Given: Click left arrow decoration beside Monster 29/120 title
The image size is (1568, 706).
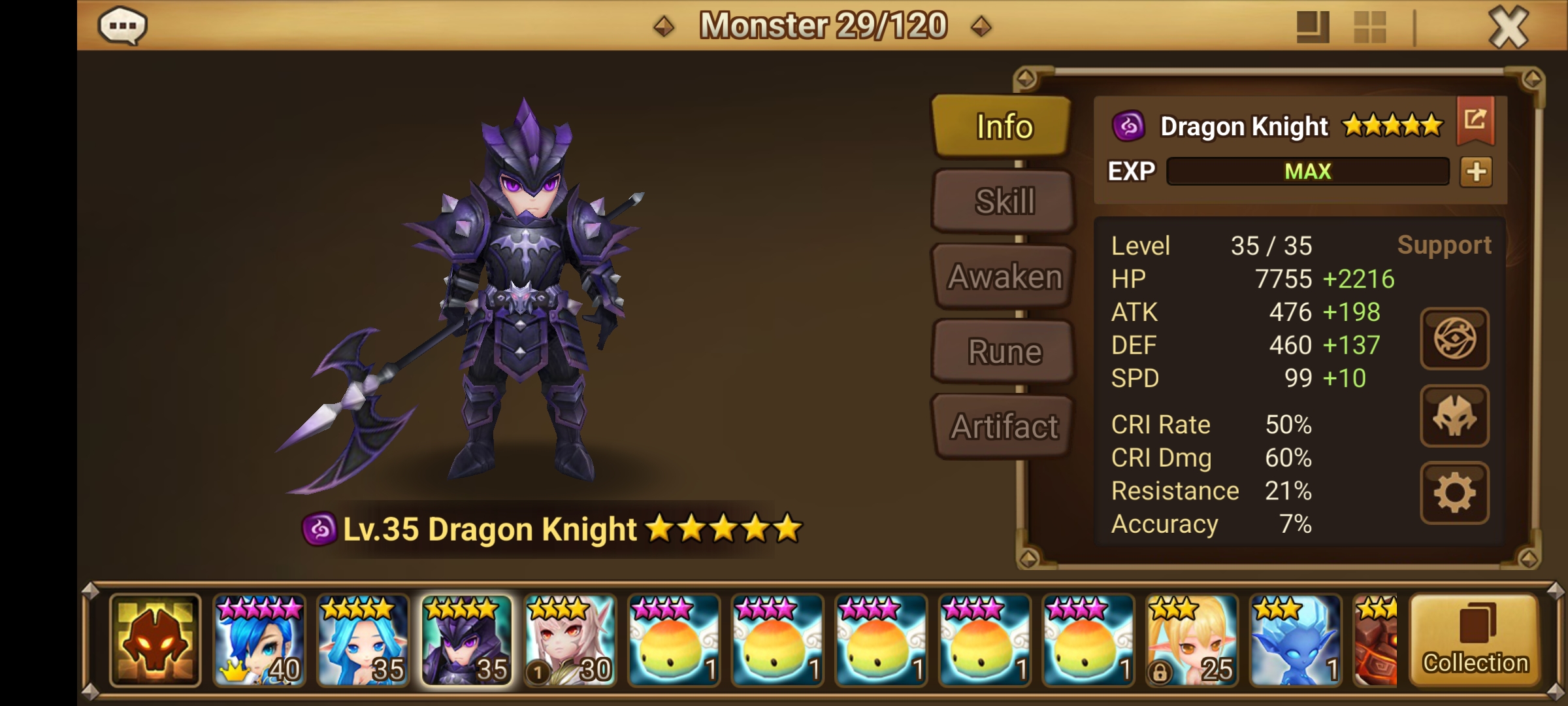Looking at the screenshot, I should [666, 27].
